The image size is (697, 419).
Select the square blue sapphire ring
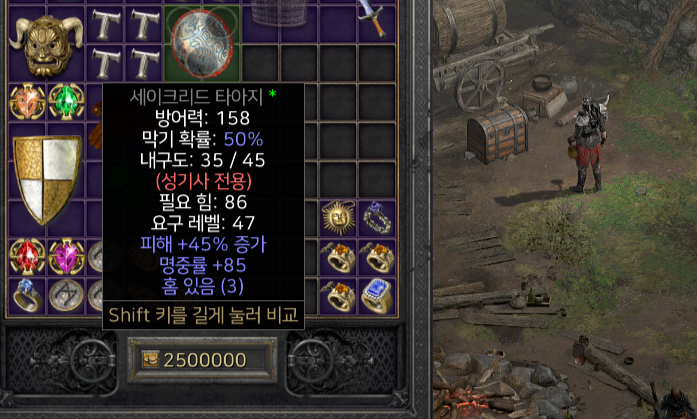(376, 294)
